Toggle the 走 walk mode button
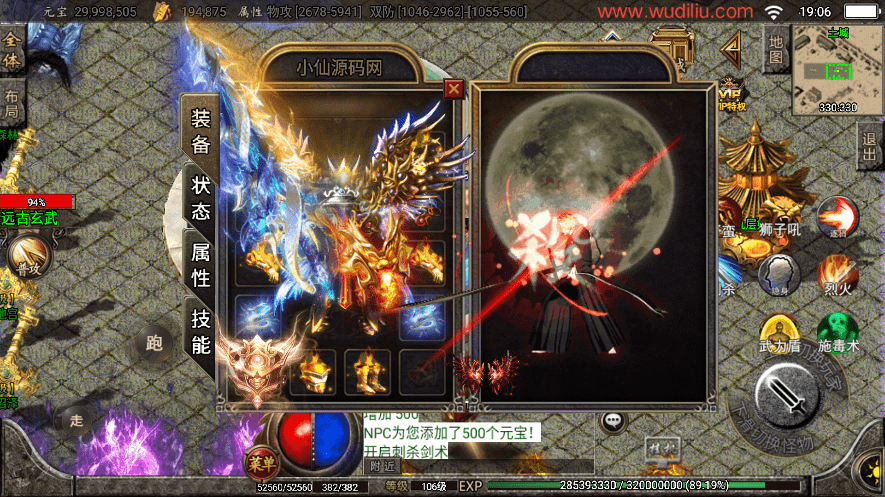This screenshot has width=885, height=497. (x=76, y=421)
